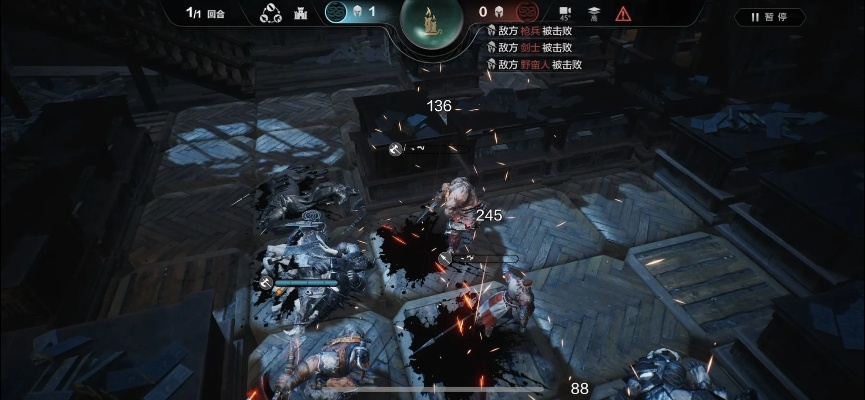The width and height of the screenshot is (865, 400).
Task: Select the three-circle triangle formation icon
Action: coord(270,14)
